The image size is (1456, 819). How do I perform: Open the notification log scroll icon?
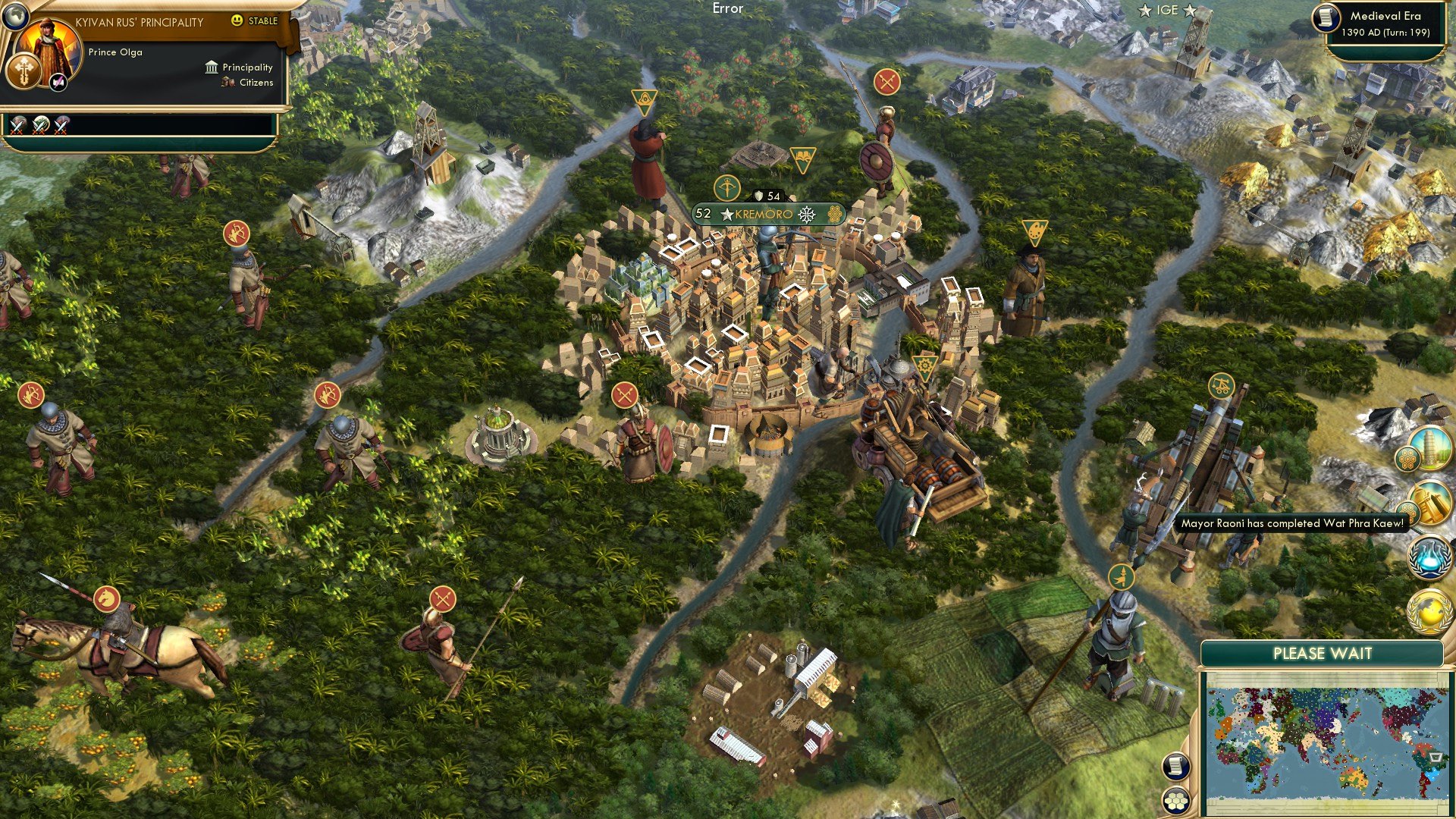1175,766
